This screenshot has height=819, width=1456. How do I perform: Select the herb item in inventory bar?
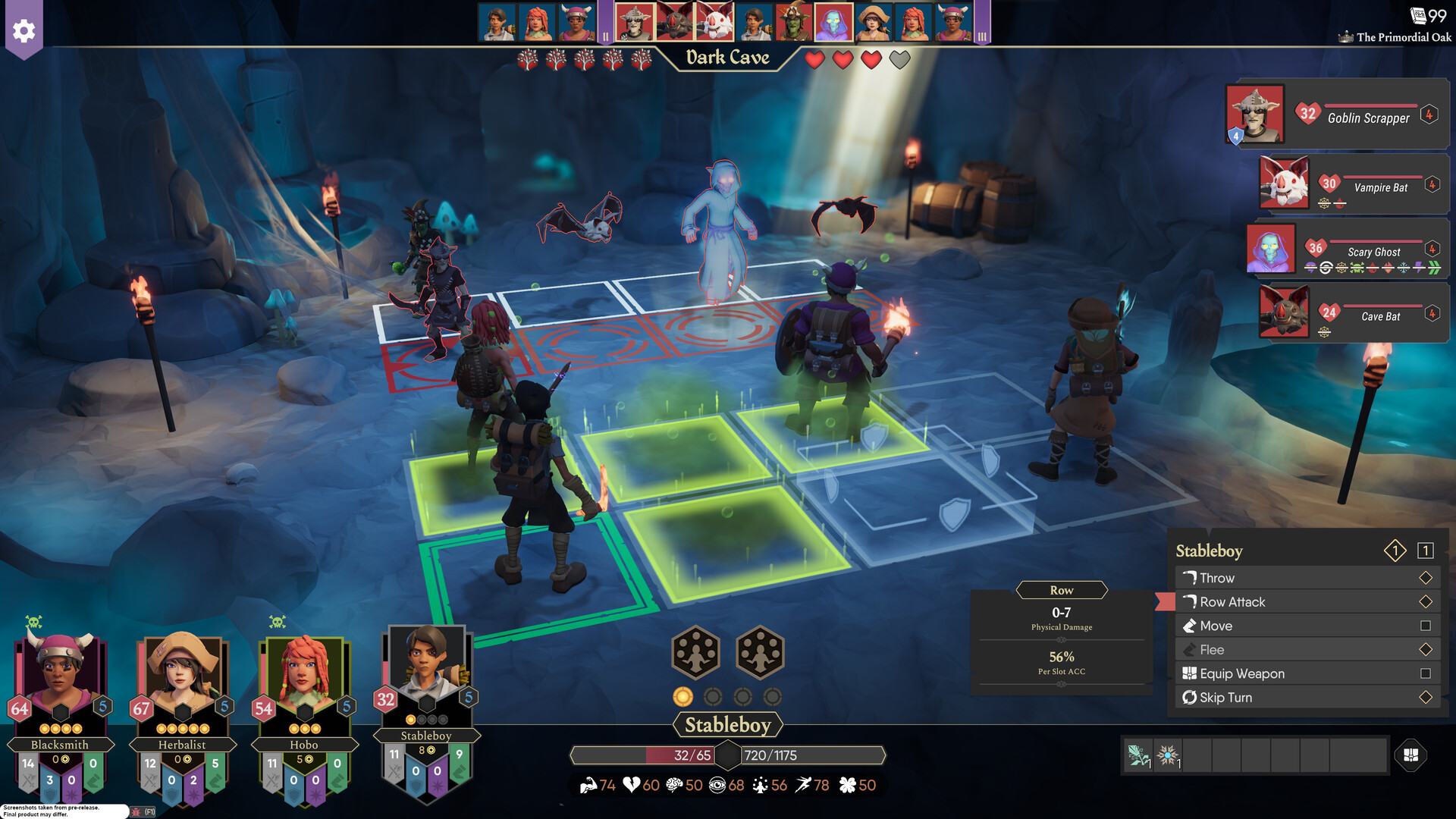1137,755
